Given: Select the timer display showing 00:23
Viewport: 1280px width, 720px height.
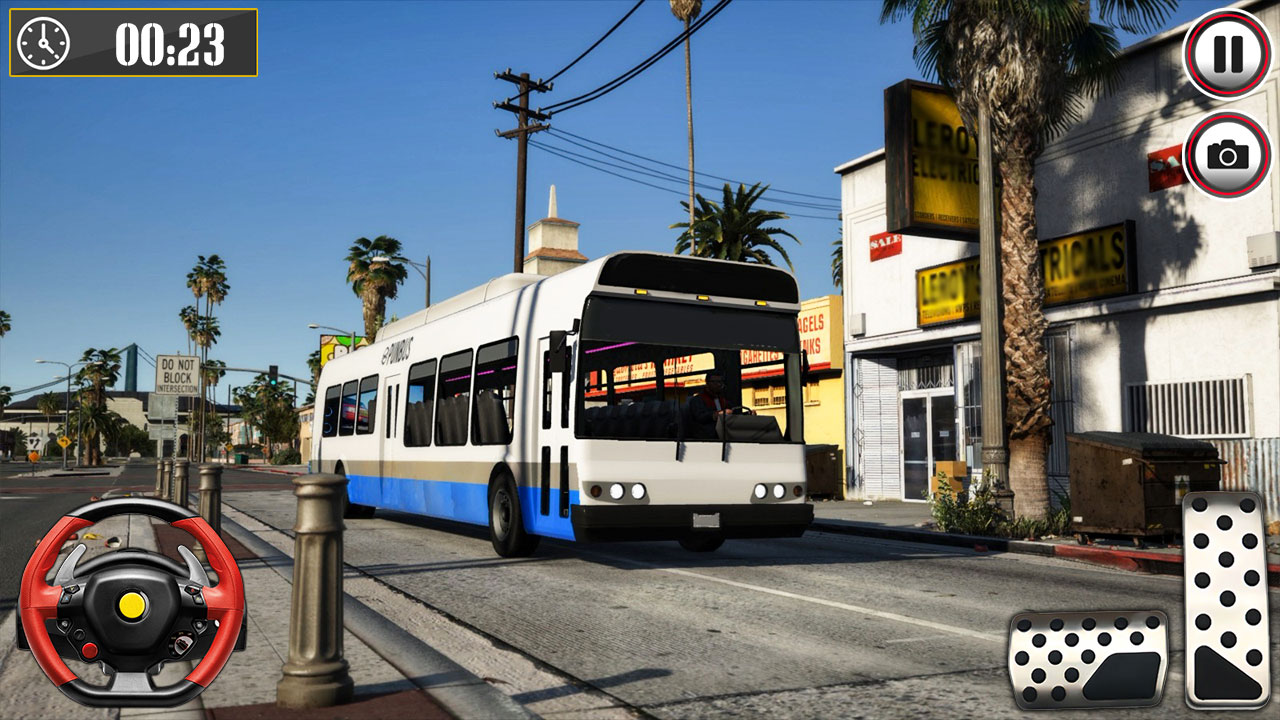Looking at the screenshot, I should 170,44.
